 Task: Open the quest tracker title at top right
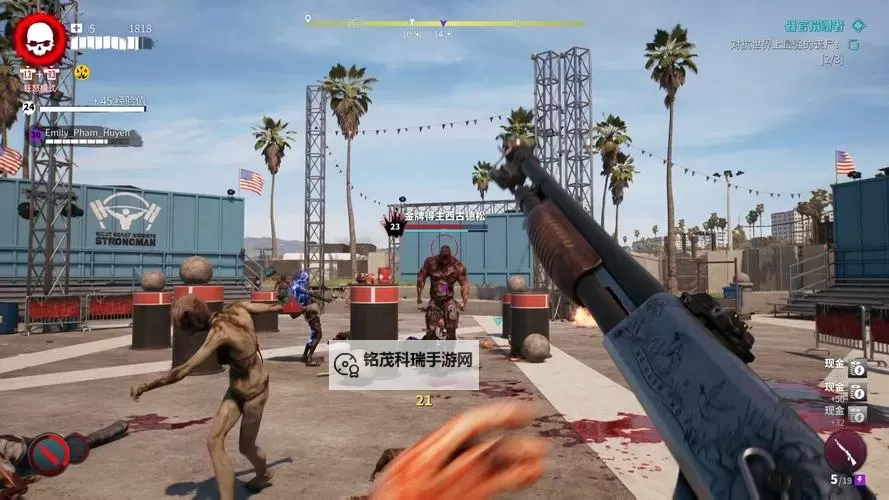coord(814,25)
